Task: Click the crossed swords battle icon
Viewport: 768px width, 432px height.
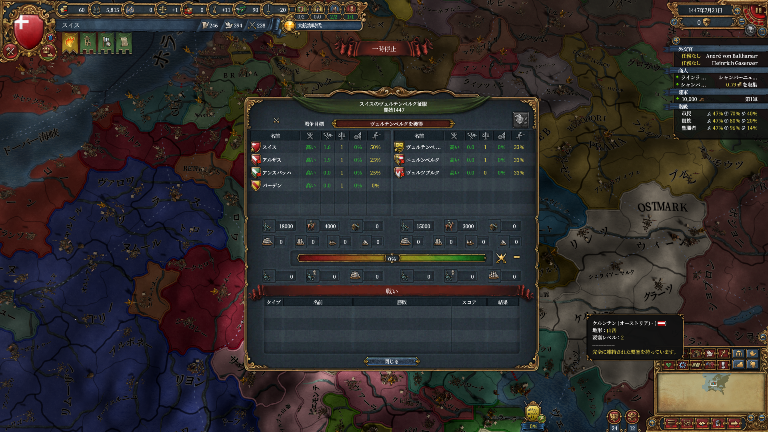Action: pyautogui.click(x=503, y=258)
